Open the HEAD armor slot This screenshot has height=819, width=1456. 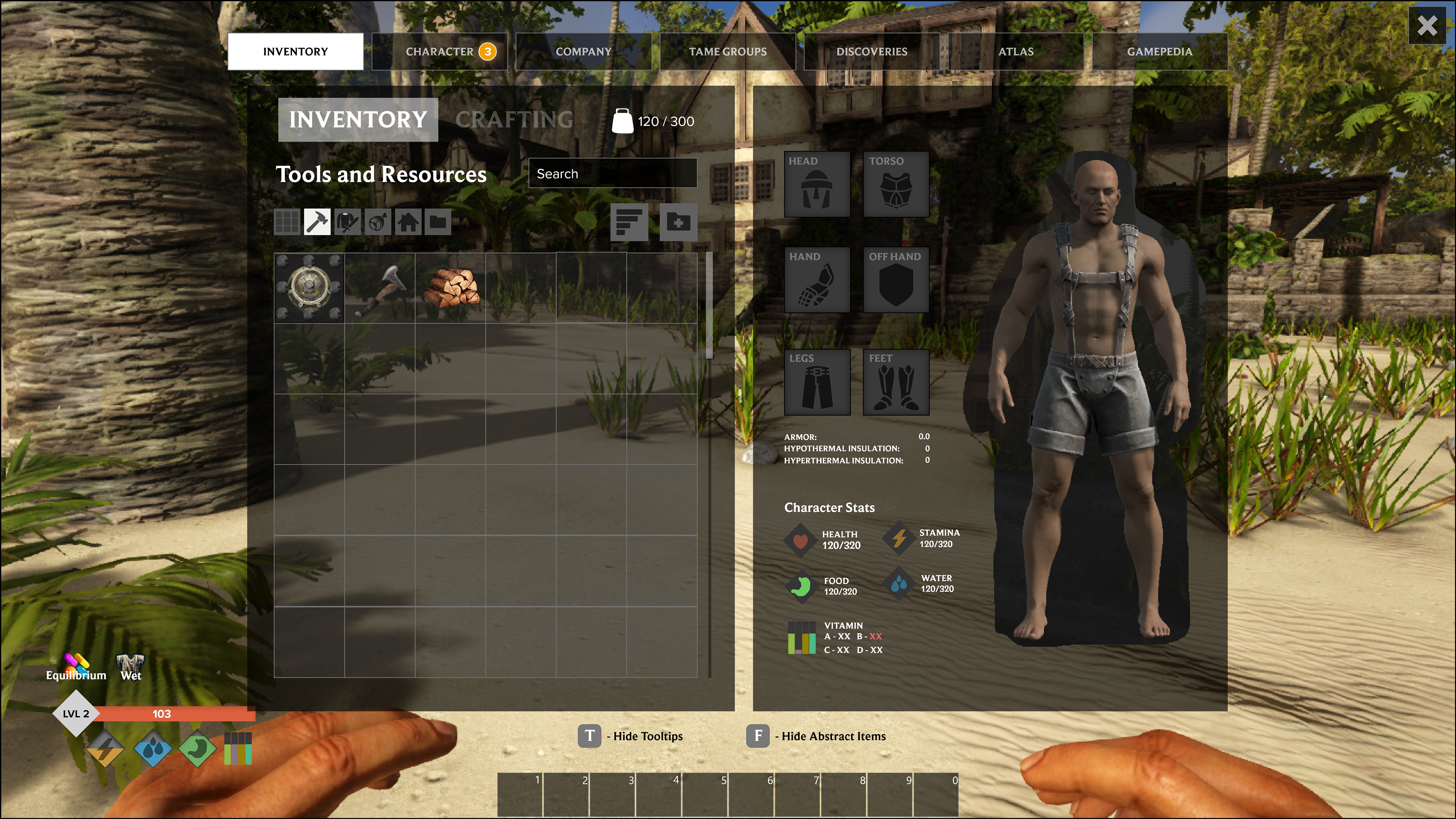pyautogui.click(x=817, y=185)
